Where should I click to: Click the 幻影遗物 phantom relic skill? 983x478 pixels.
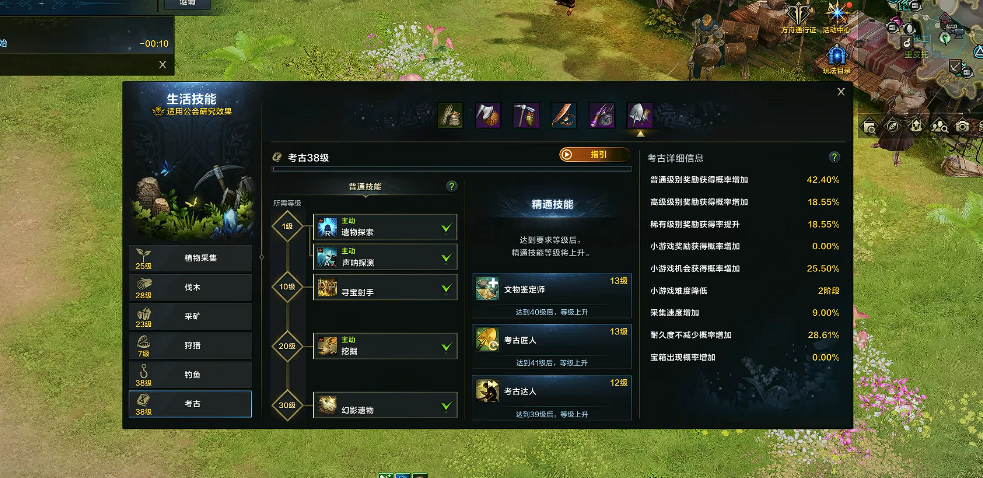[x=385, y=405]
